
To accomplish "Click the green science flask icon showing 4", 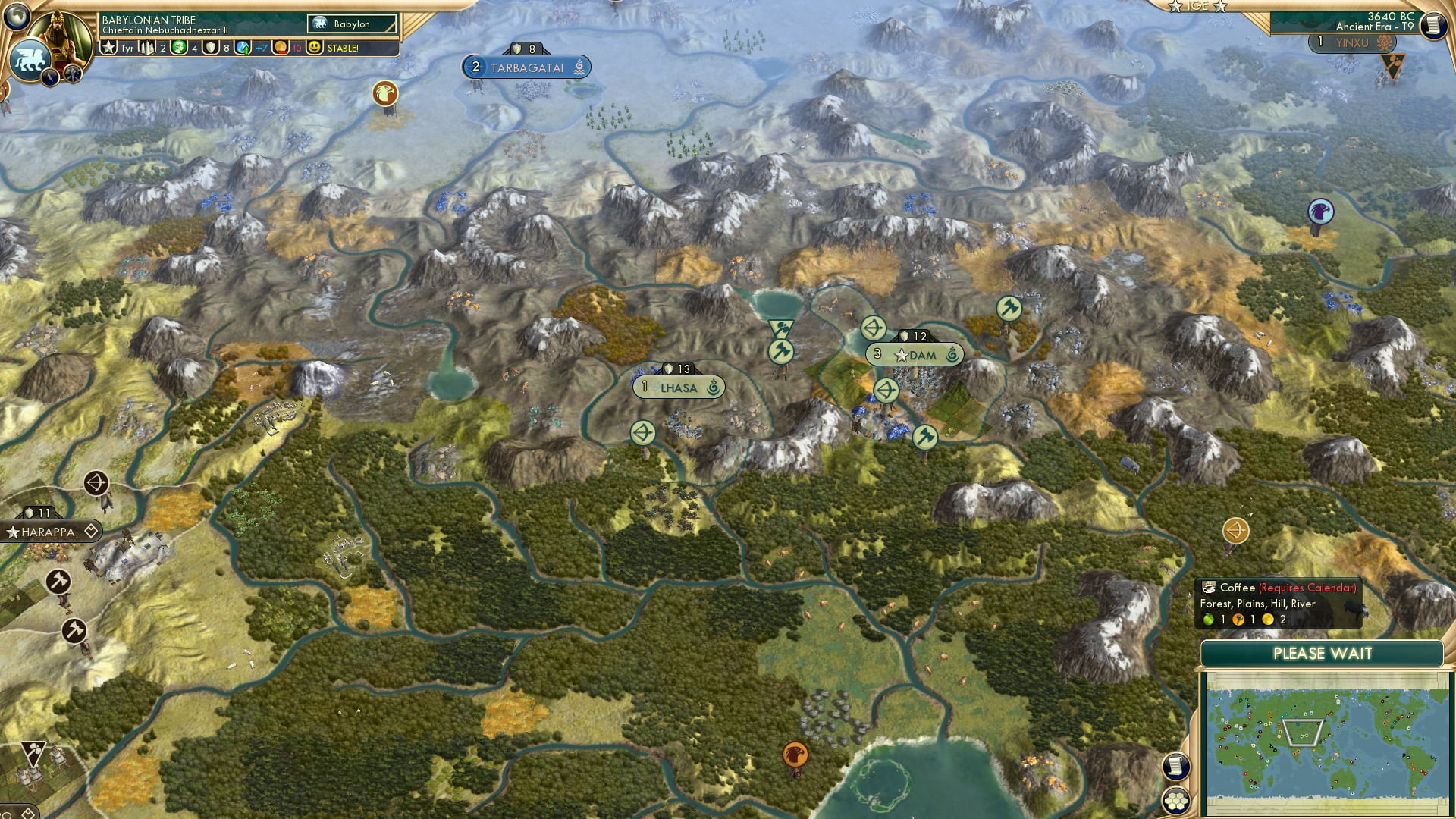I will [178, 47].
